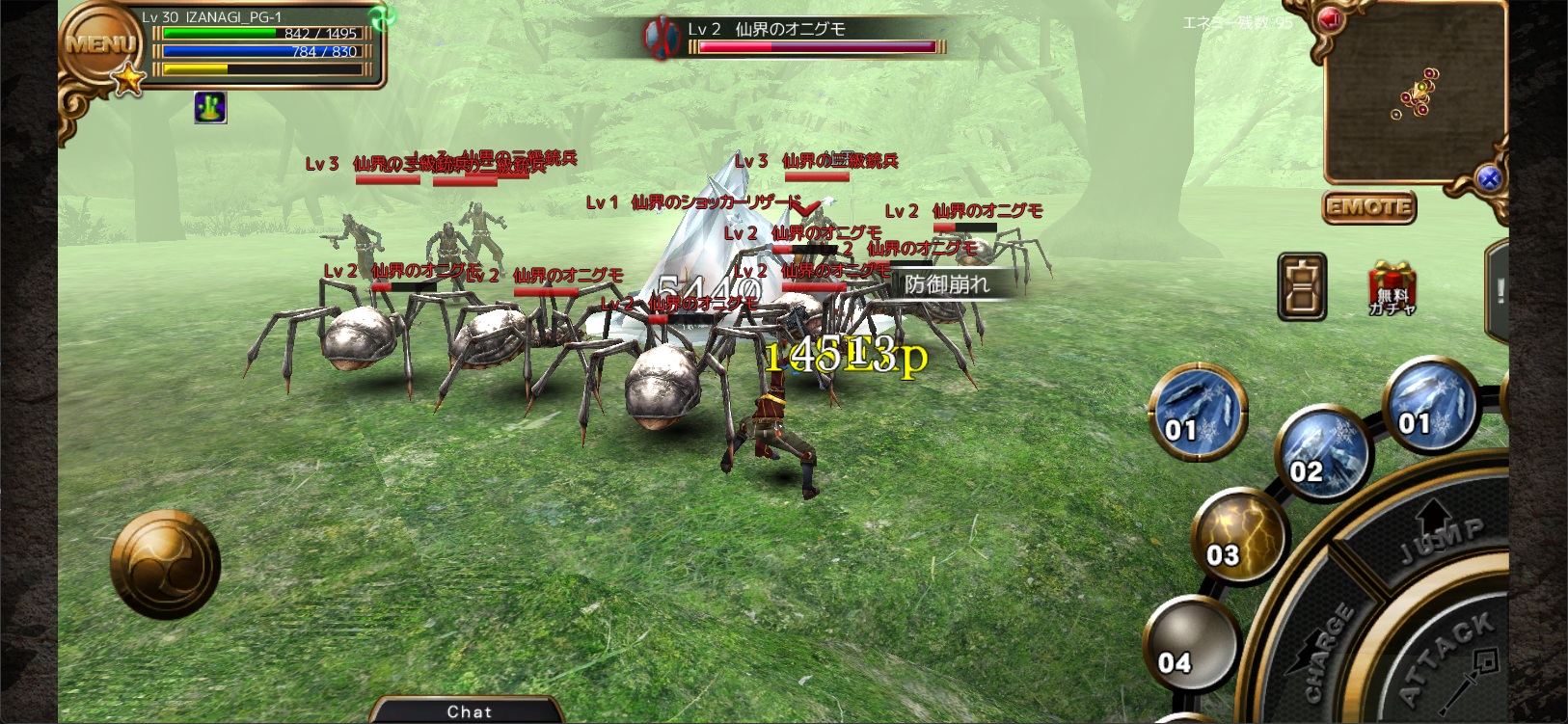Click the bronze gate icon beside the gift box
The height and width of the screenshot is (724, 1568).
(1302, 287)
